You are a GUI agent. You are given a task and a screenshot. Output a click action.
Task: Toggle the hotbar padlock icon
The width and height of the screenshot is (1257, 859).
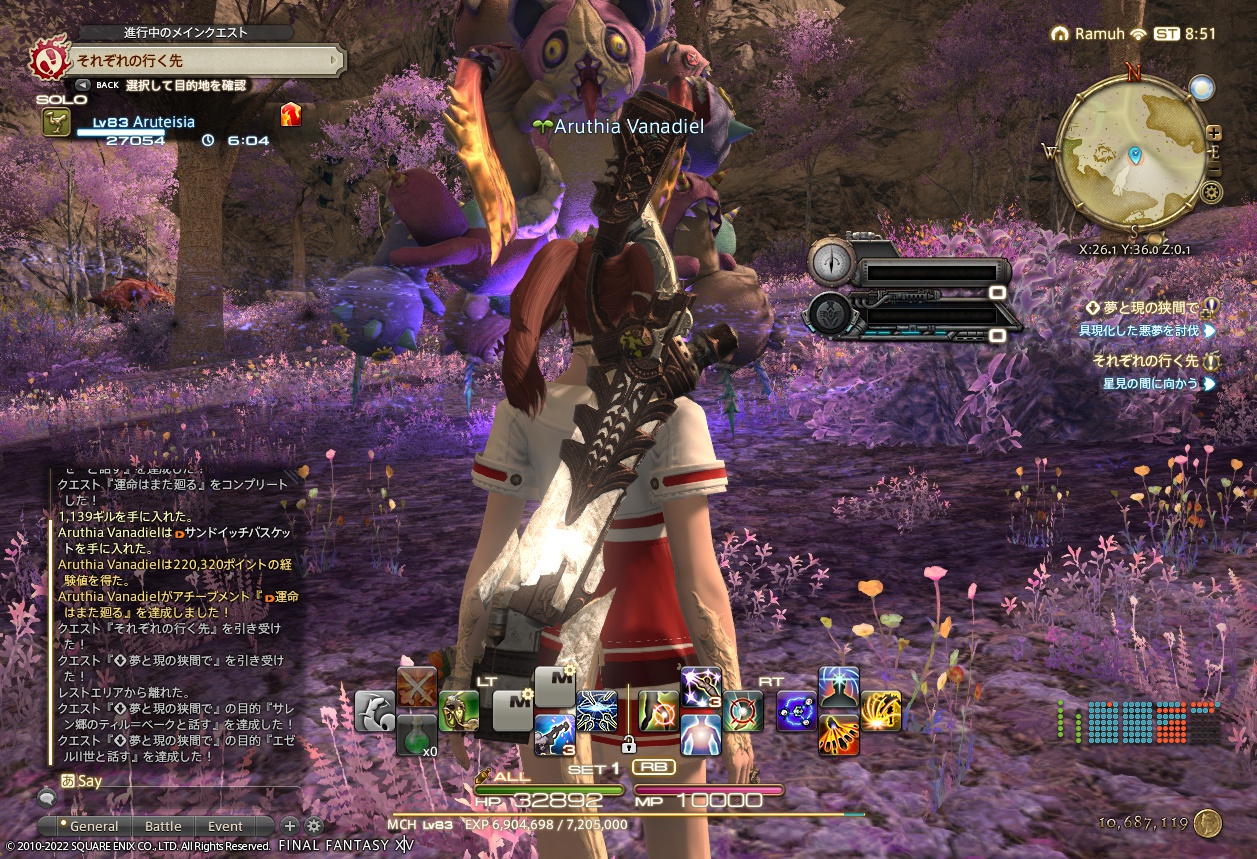pos(628,744)
